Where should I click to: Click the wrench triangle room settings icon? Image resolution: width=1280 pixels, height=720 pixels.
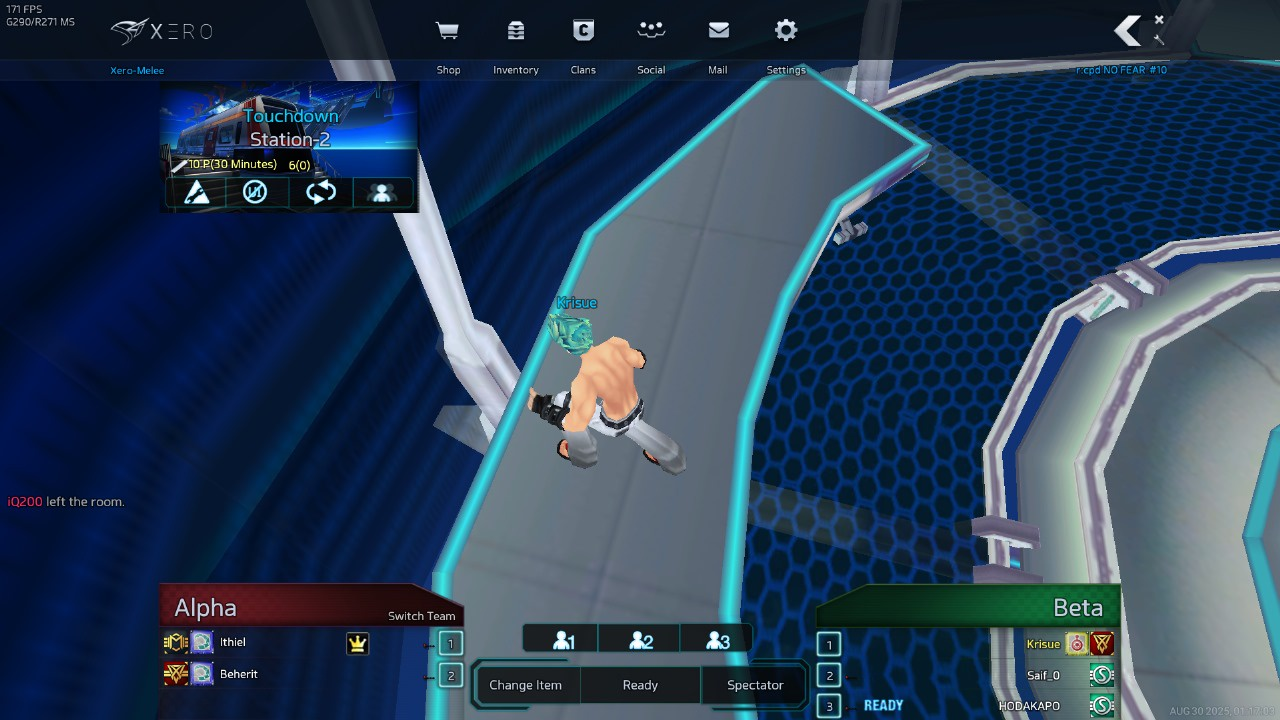pos(197,192)
